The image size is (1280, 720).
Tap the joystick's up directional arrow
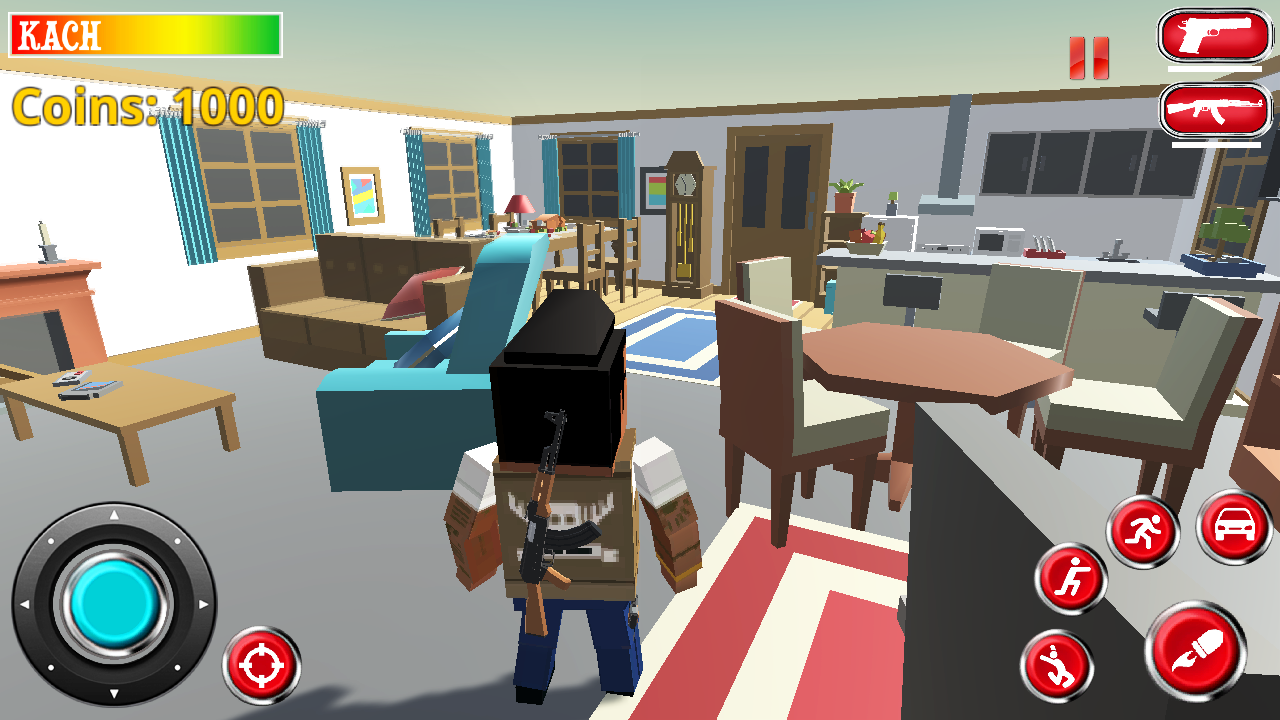[112, 515]
